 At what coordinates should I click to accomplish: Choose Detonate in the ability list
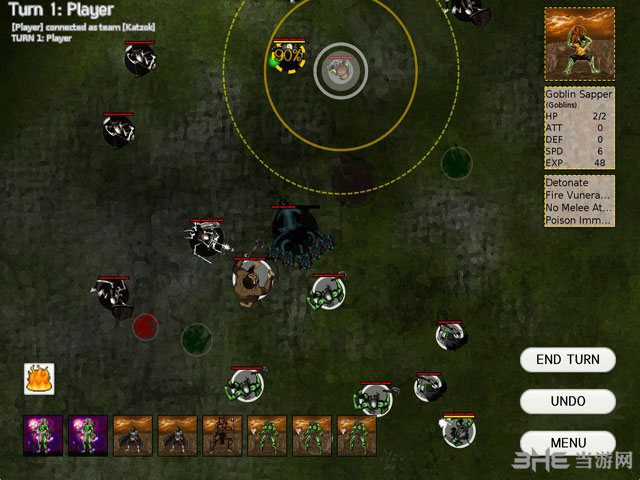pos(567,183)
